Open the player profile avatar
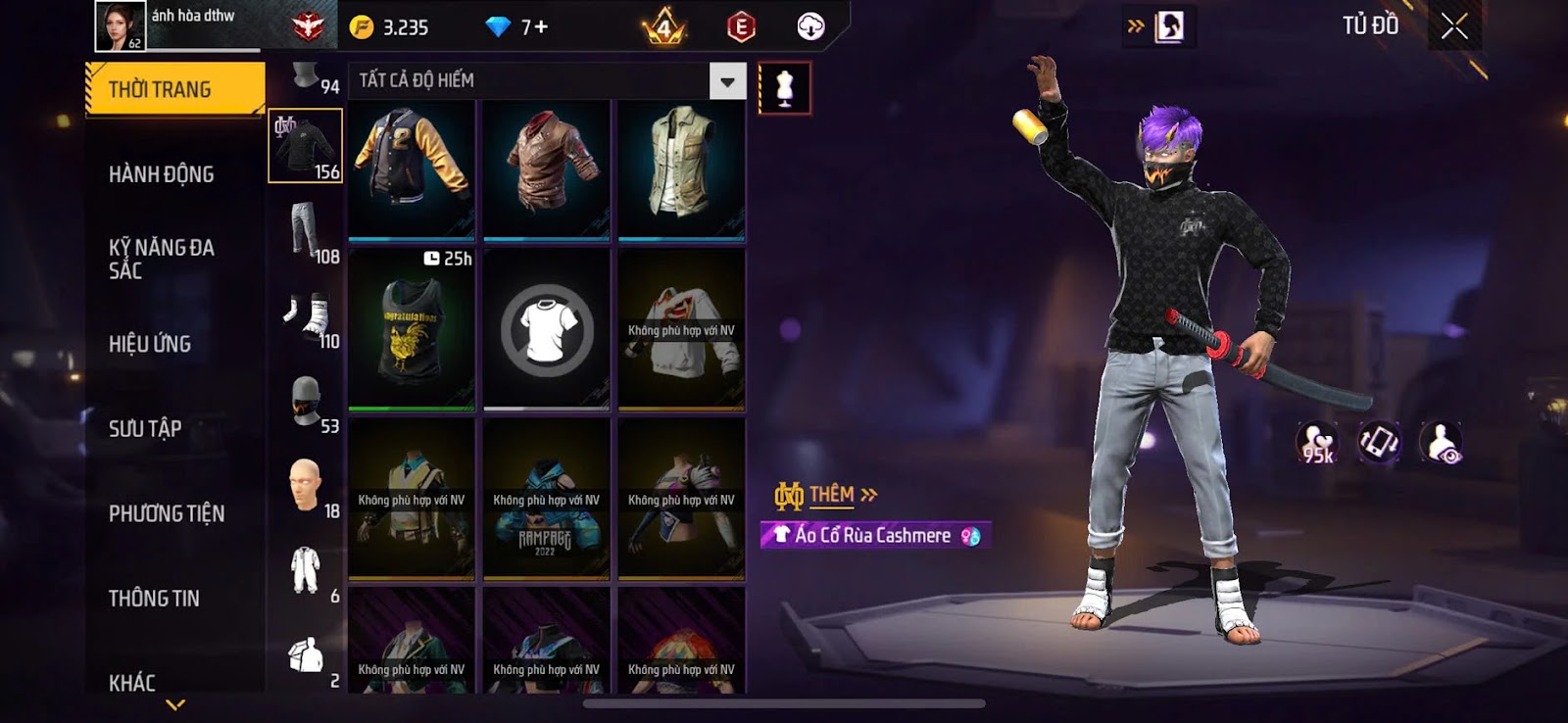Viewport: 1568px width, 723px height. [120, 25]
